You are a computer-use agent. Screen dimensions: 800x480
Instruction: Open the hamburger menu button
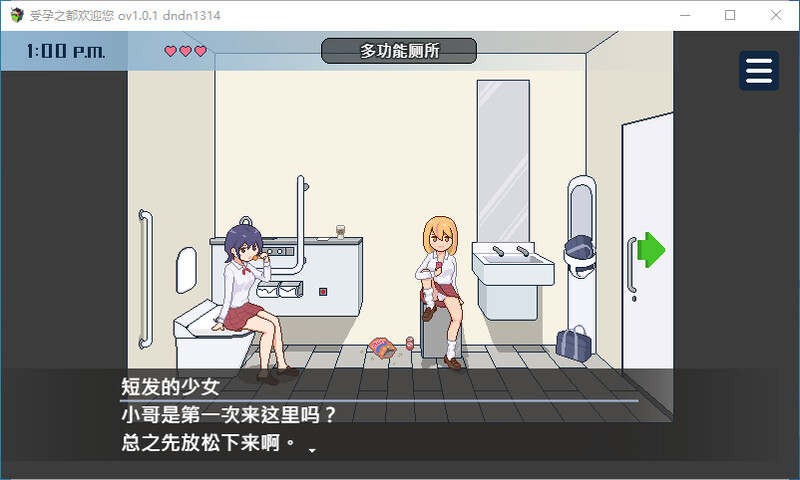tap(759, 71)
